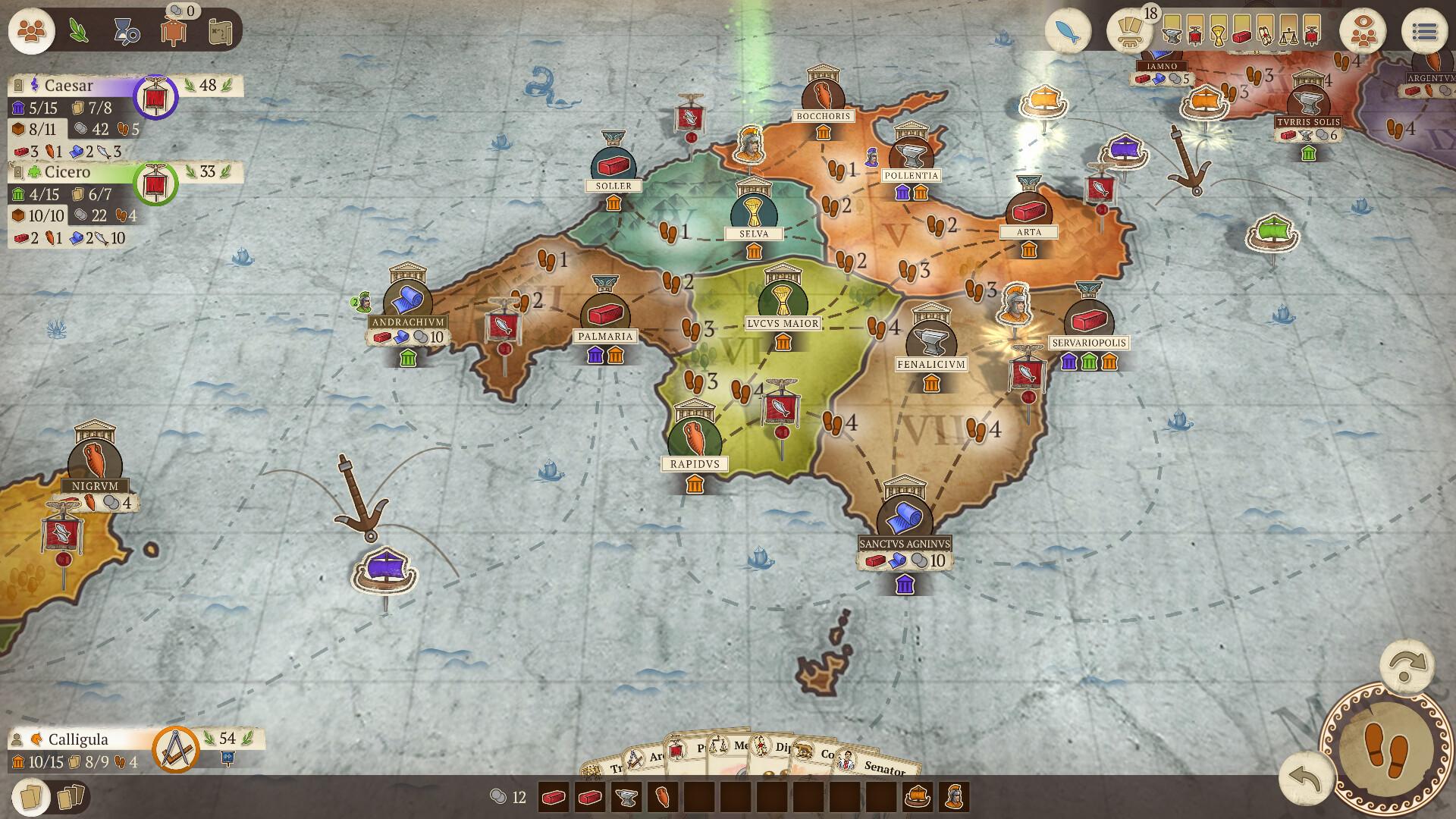
Task: Click the map scroll icon
Action: pos(219,31)
